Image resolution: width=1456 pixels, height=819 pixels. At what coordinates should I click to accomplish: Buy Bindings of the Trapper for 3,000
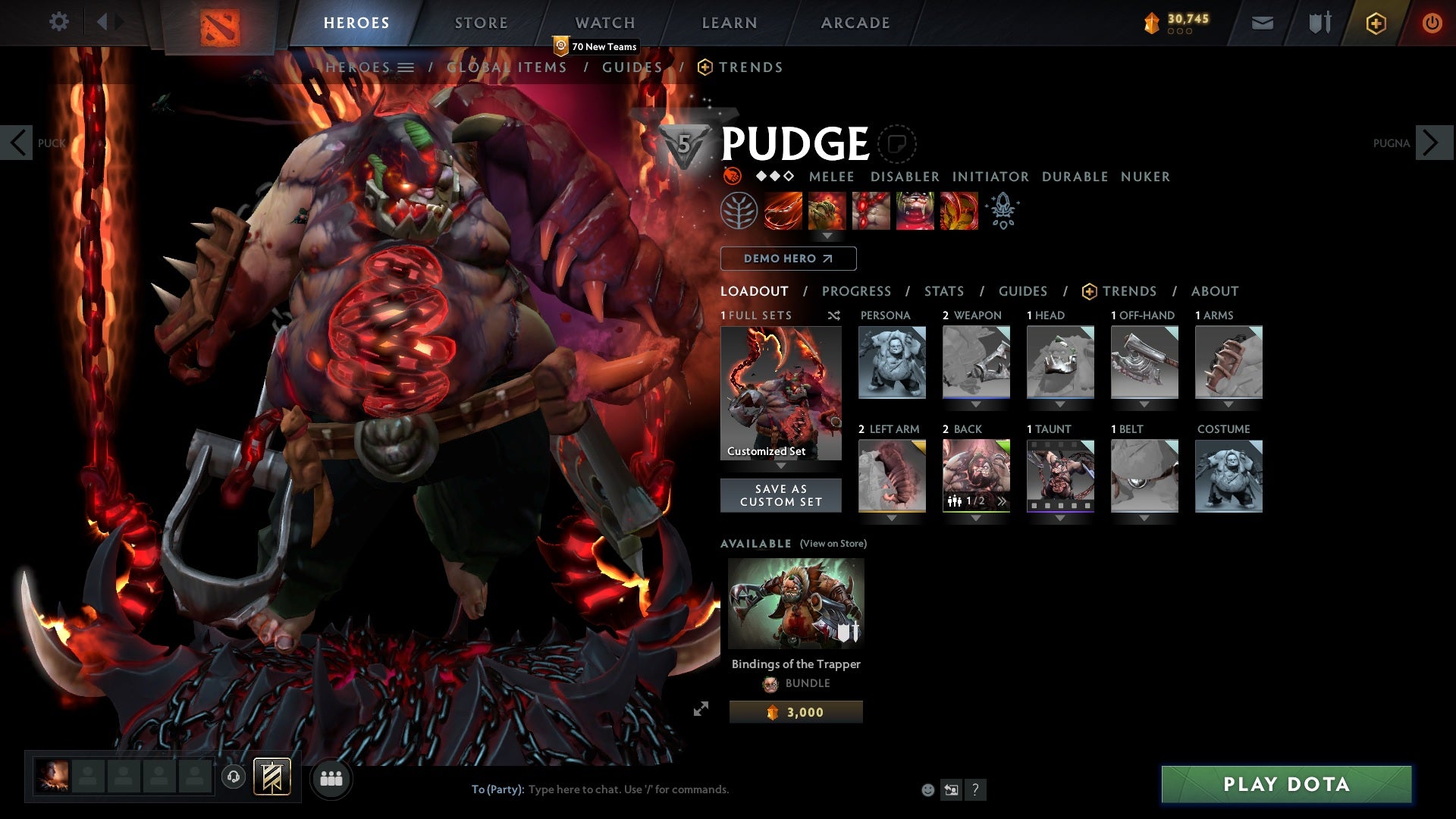coord(795,712)
